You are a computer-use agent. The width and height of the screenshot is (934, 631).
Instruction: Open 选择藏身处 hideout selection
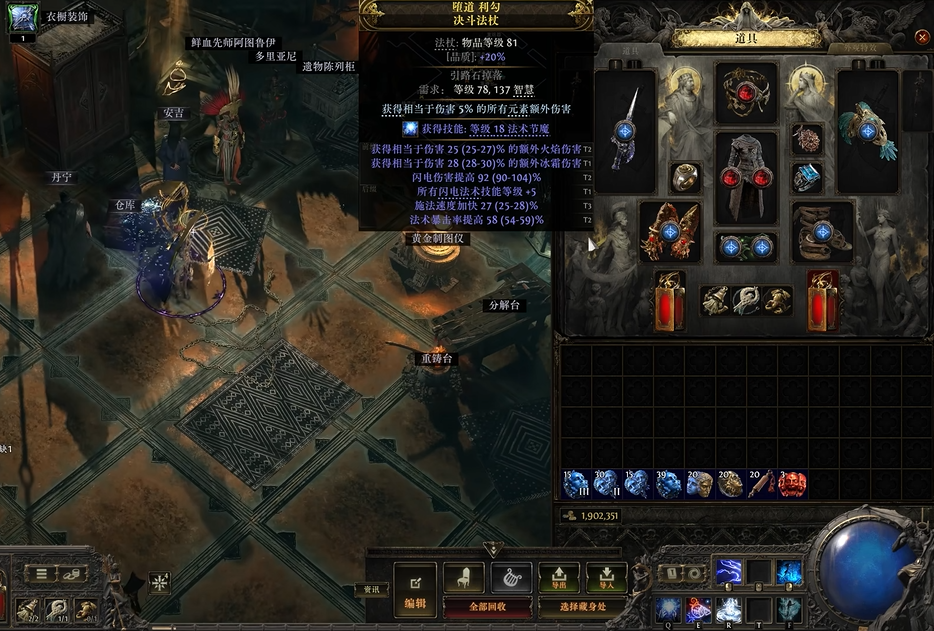coord(583,606)
